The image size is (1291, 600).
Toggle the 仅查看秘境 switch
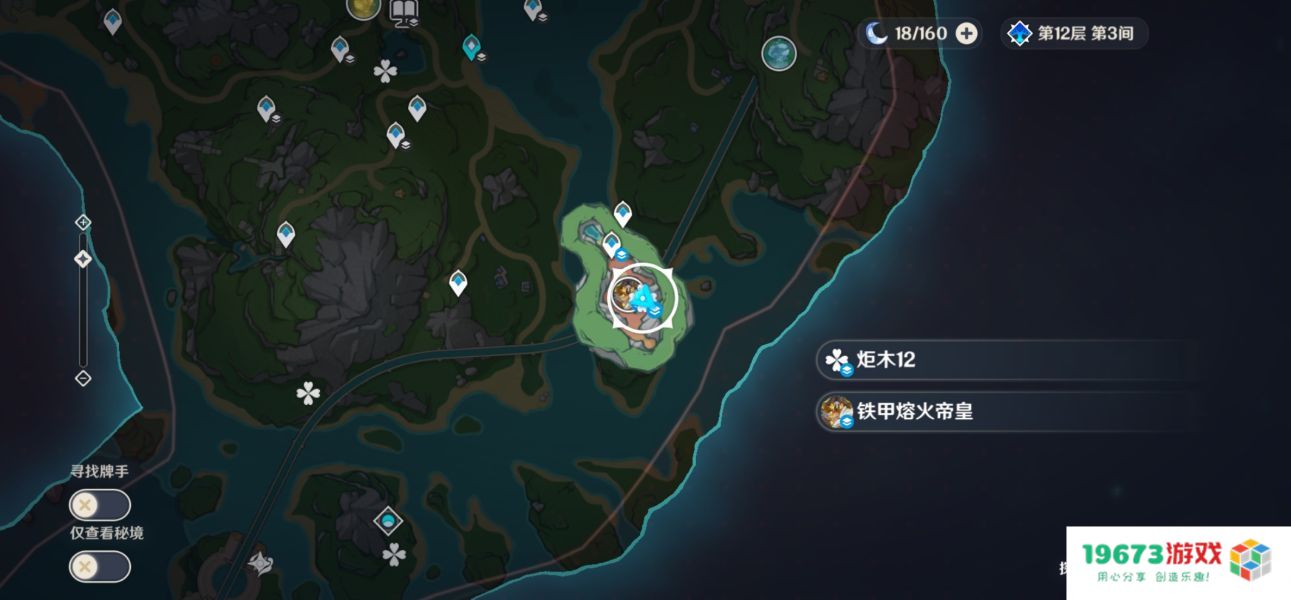99,567
